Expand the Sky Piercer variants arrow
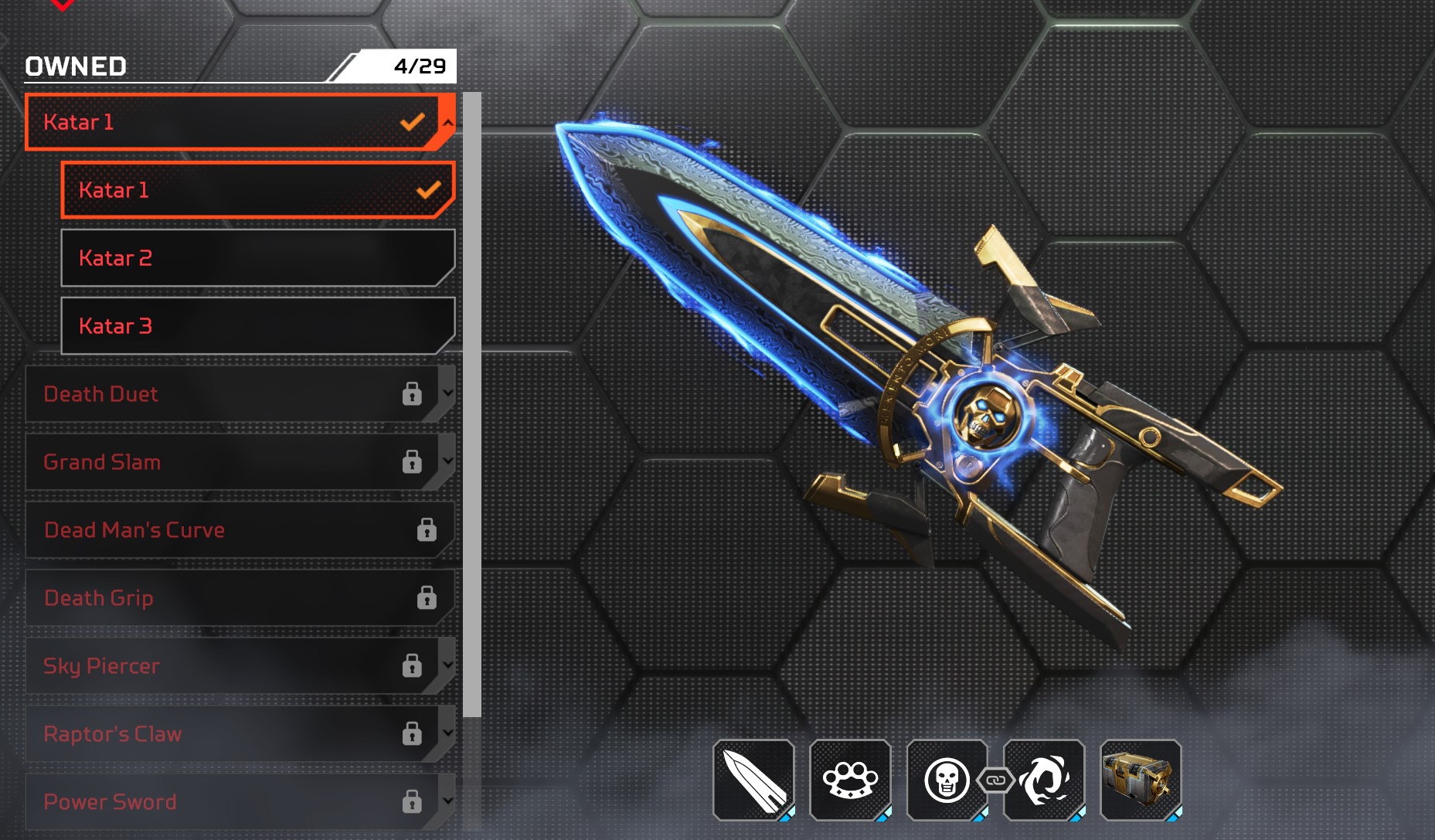 tap(447, 665)
